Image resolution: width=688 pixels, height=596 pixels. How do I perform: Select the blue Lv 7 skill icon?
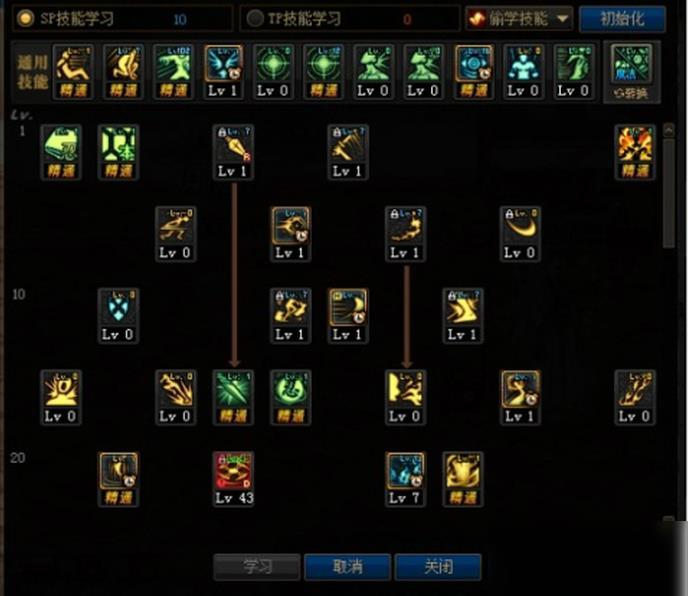(405, 472)
